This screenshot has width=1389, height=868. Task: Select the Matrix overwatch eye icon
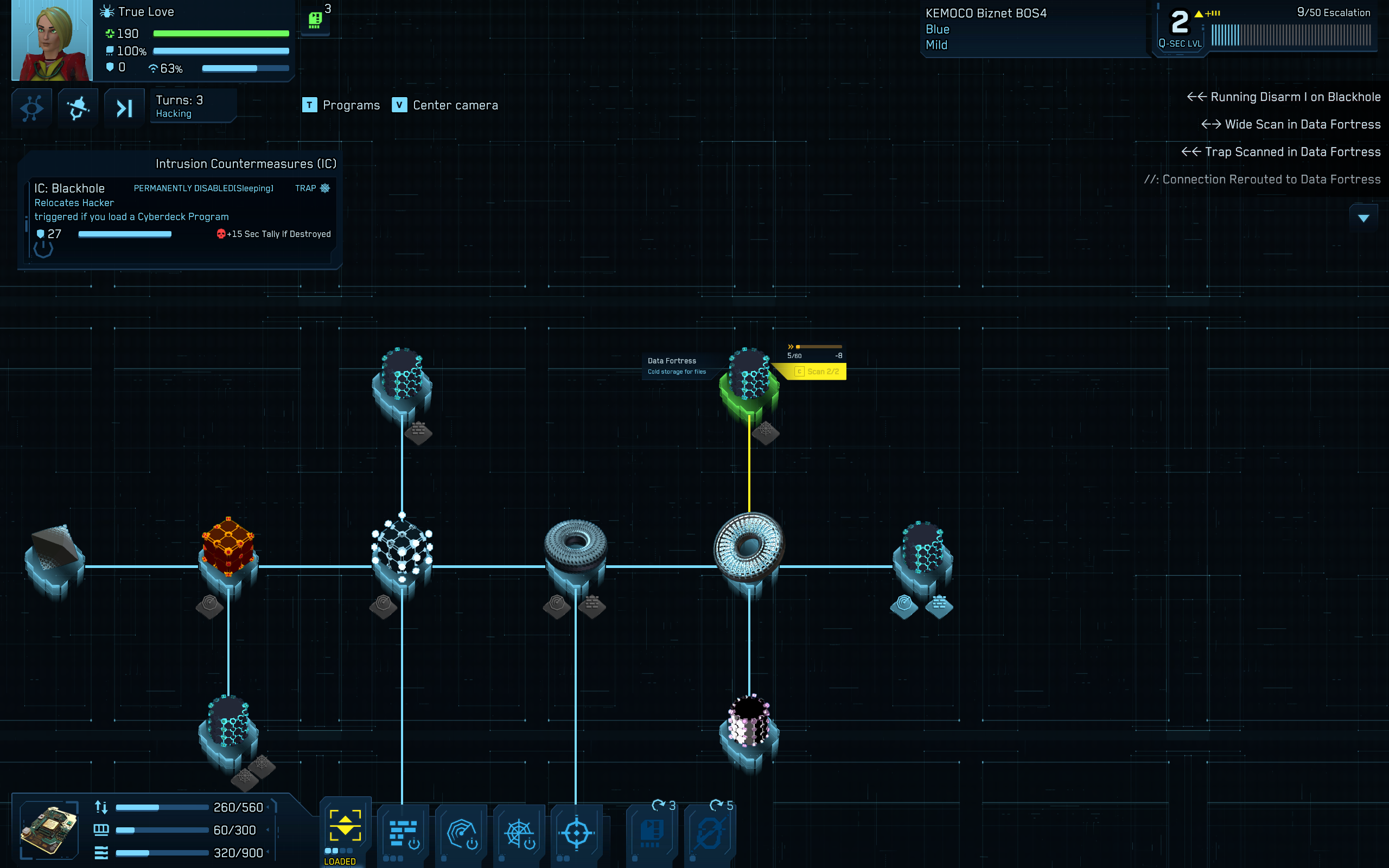[x=31, y=108]
